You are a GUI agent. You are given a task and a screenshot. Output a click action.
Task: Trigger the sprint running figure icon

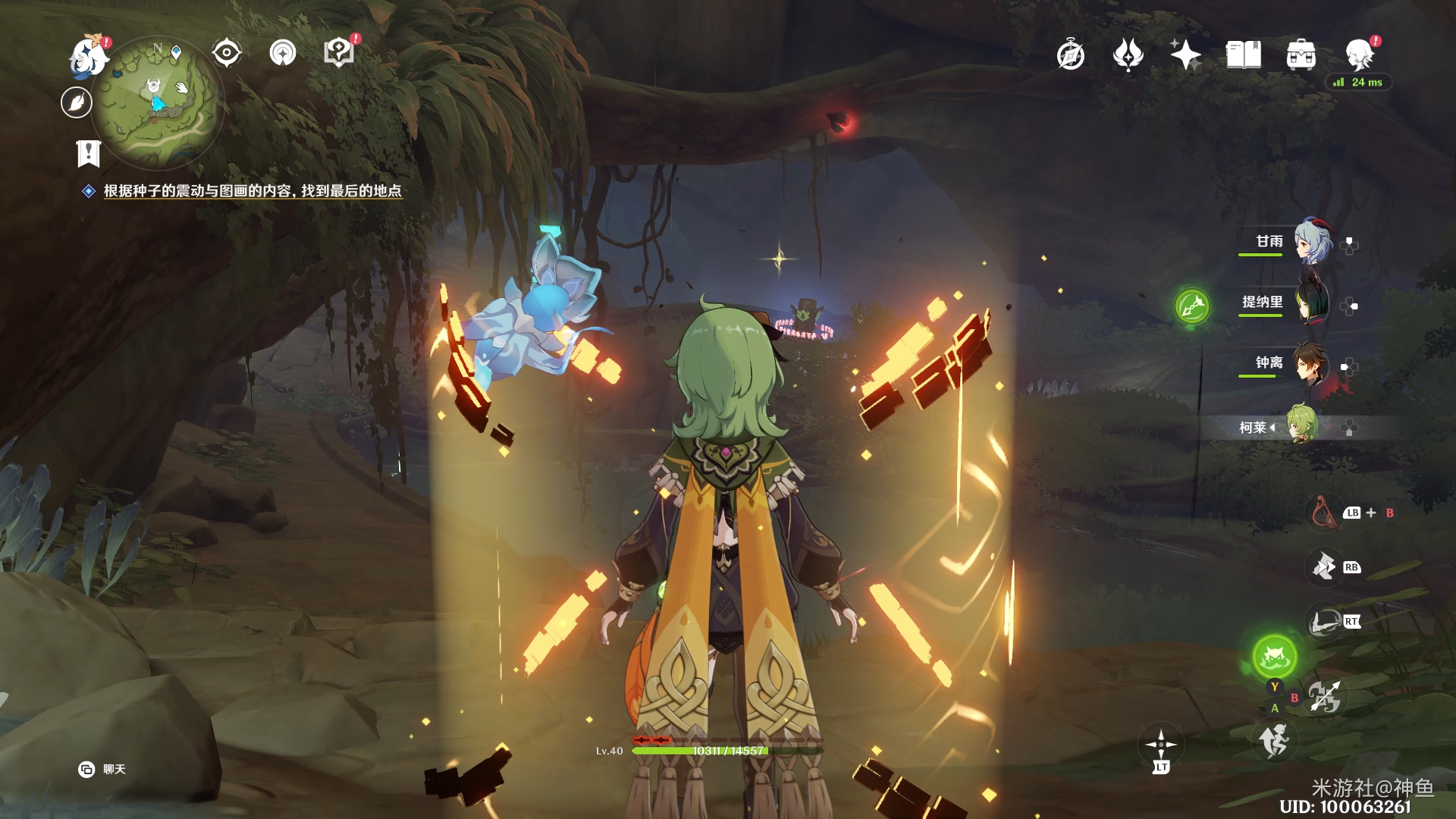1274,740
